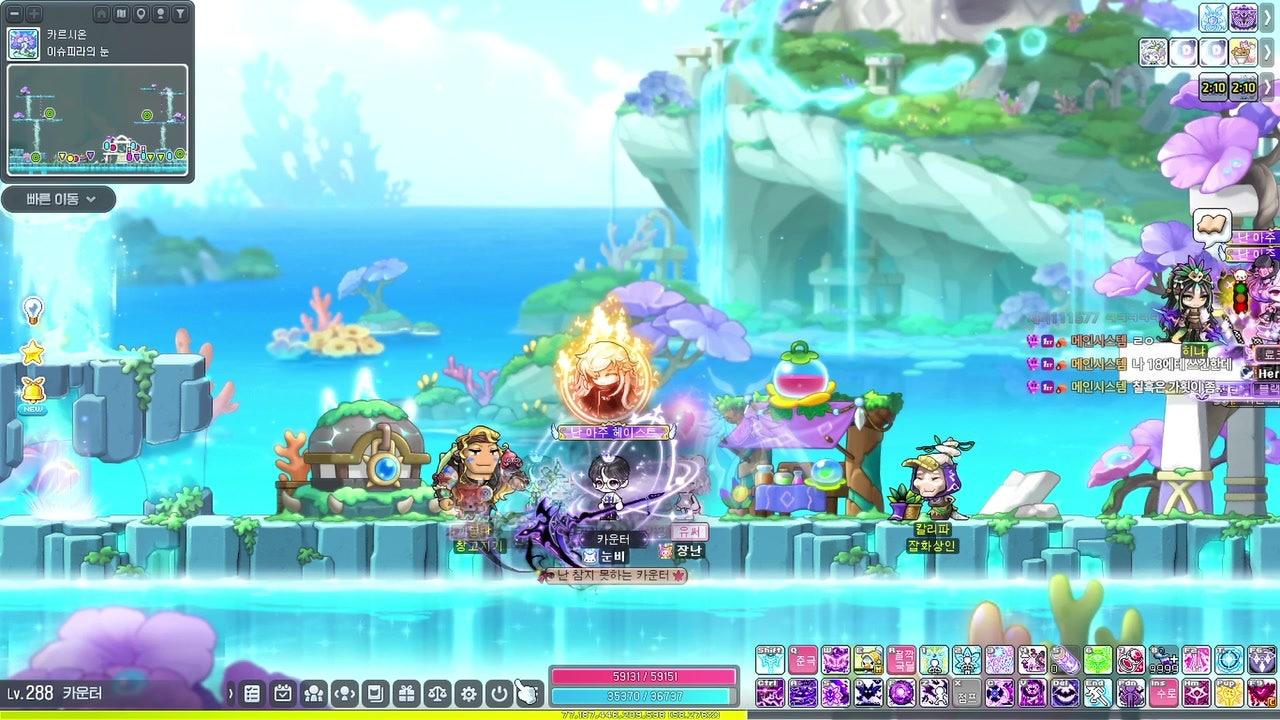Select the 수로 quick slot
The height and width of the screenshot is (720, 1280).
coord(1164,692)
